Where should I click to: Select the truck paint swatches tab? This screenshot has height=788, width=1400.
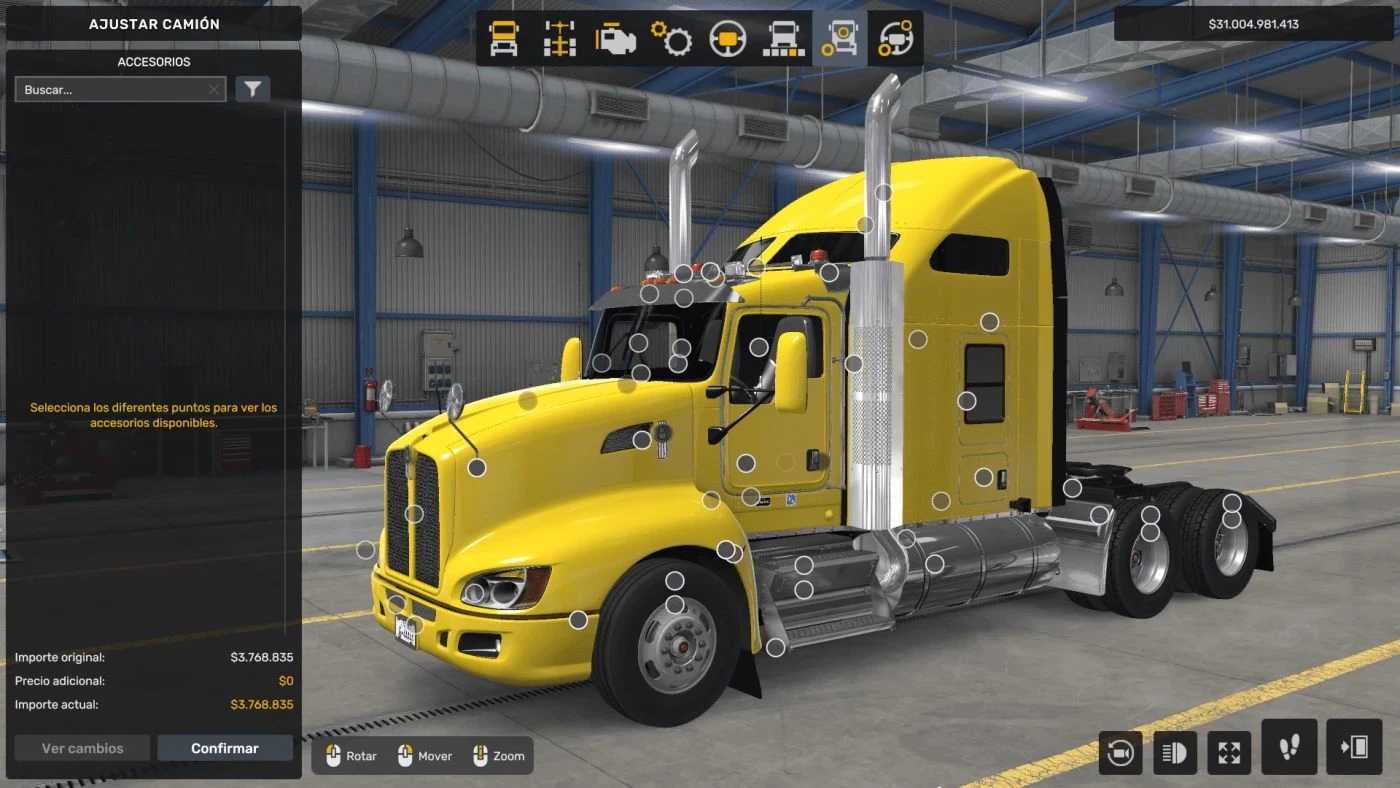(784, 39)
